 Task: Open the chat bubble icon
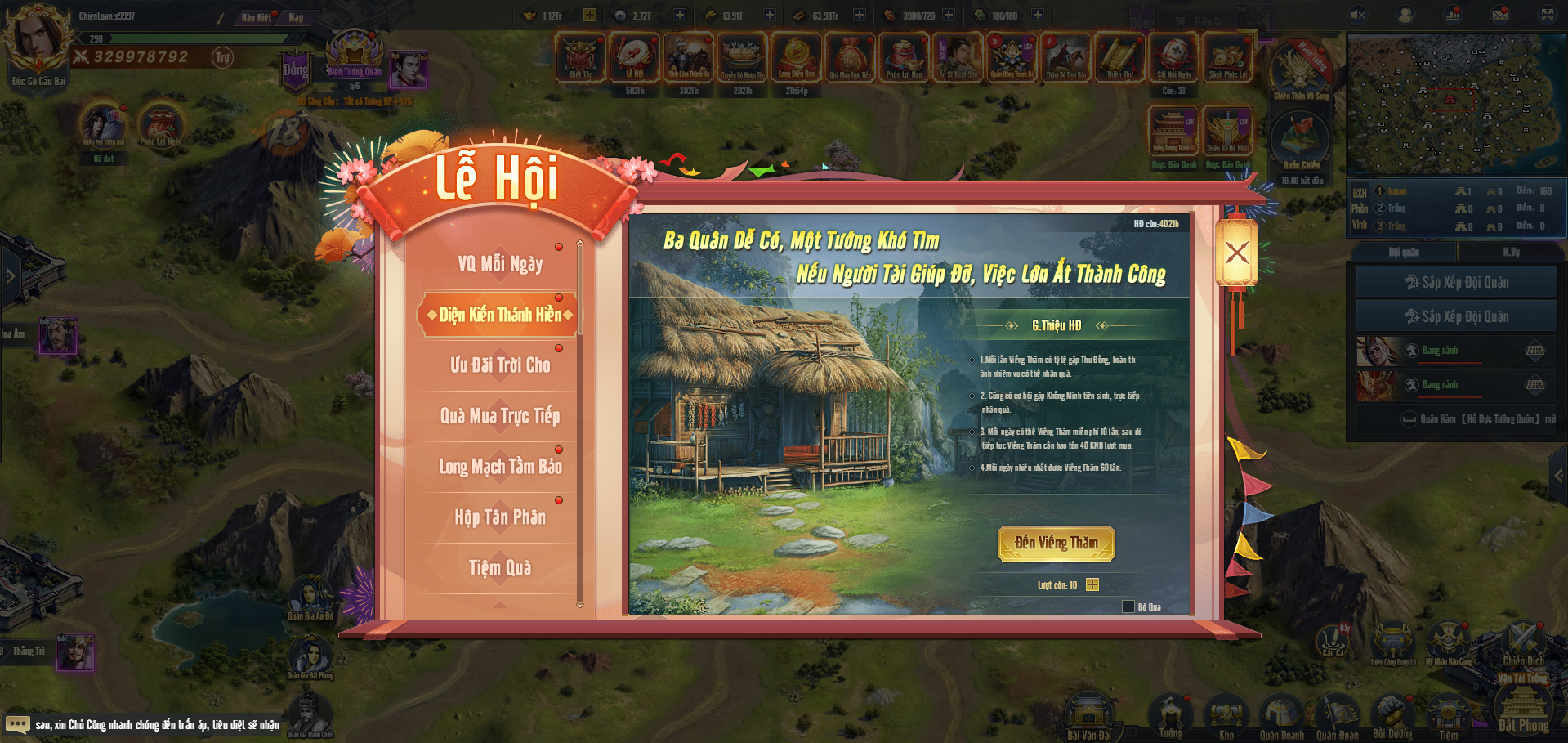tap(17, 724)
